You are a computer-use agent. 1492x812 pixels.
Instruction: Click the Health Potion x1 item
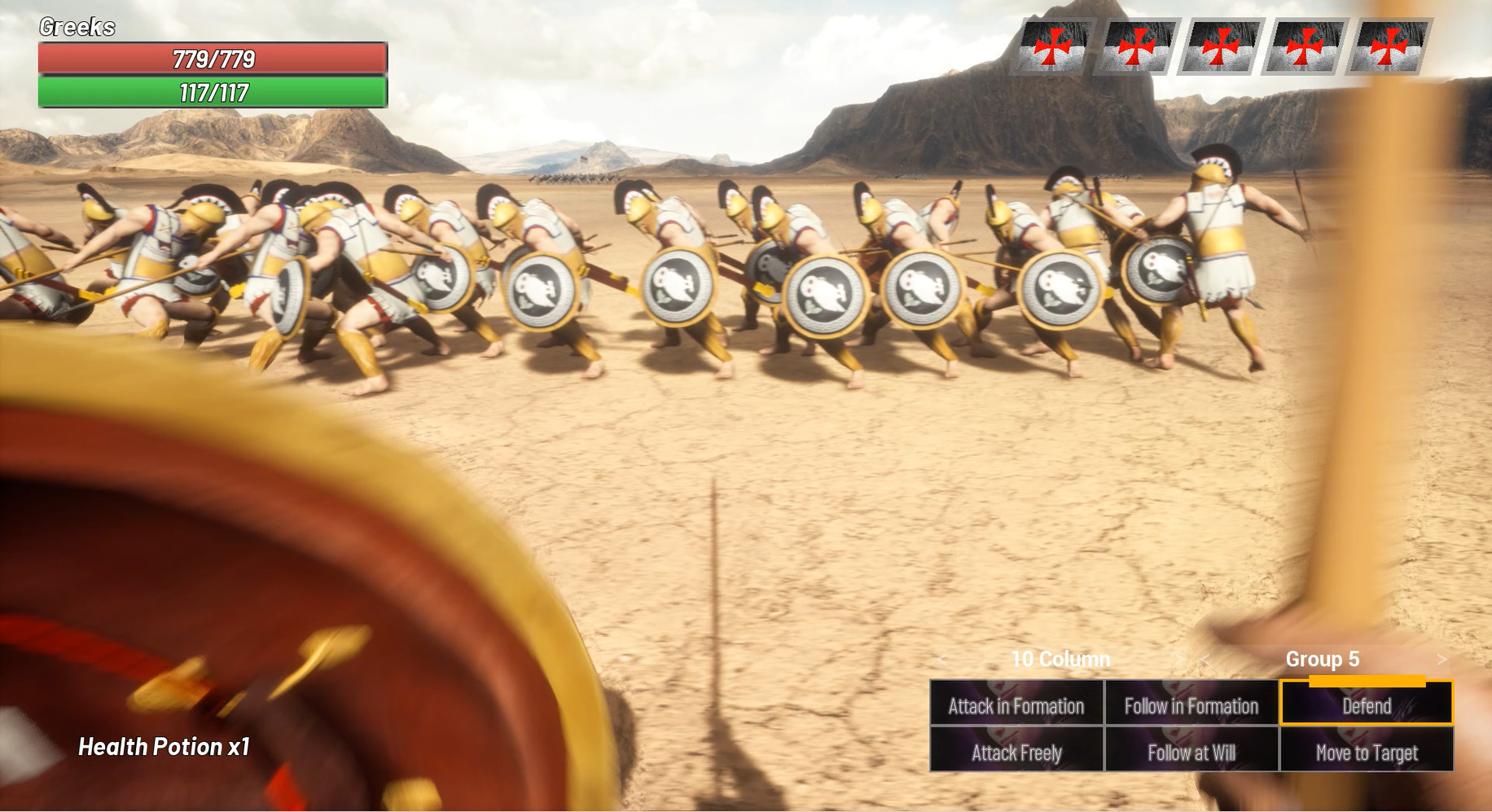(164, 747)
